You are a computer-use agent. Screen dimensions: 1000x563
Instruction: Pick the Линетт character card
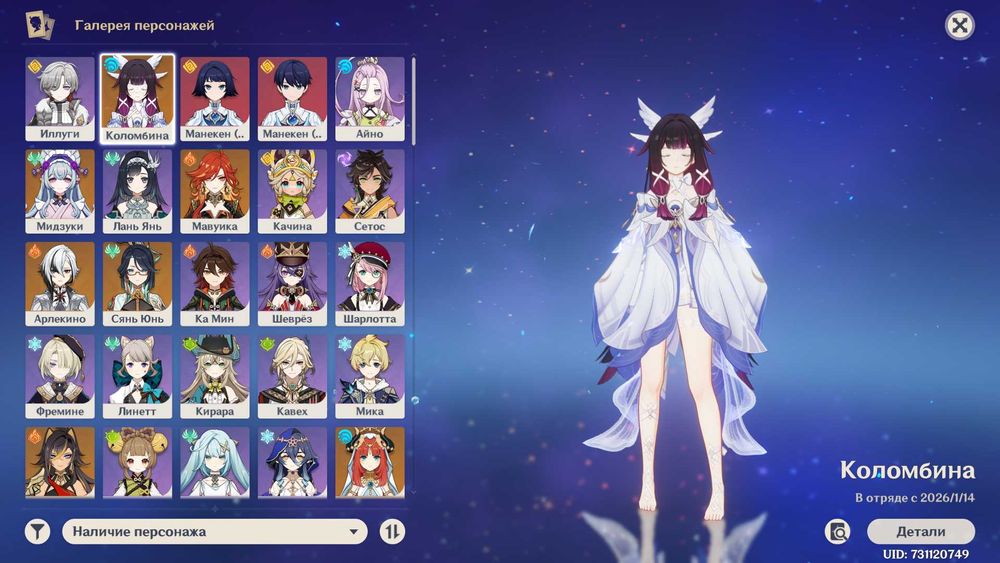(138, 377)
